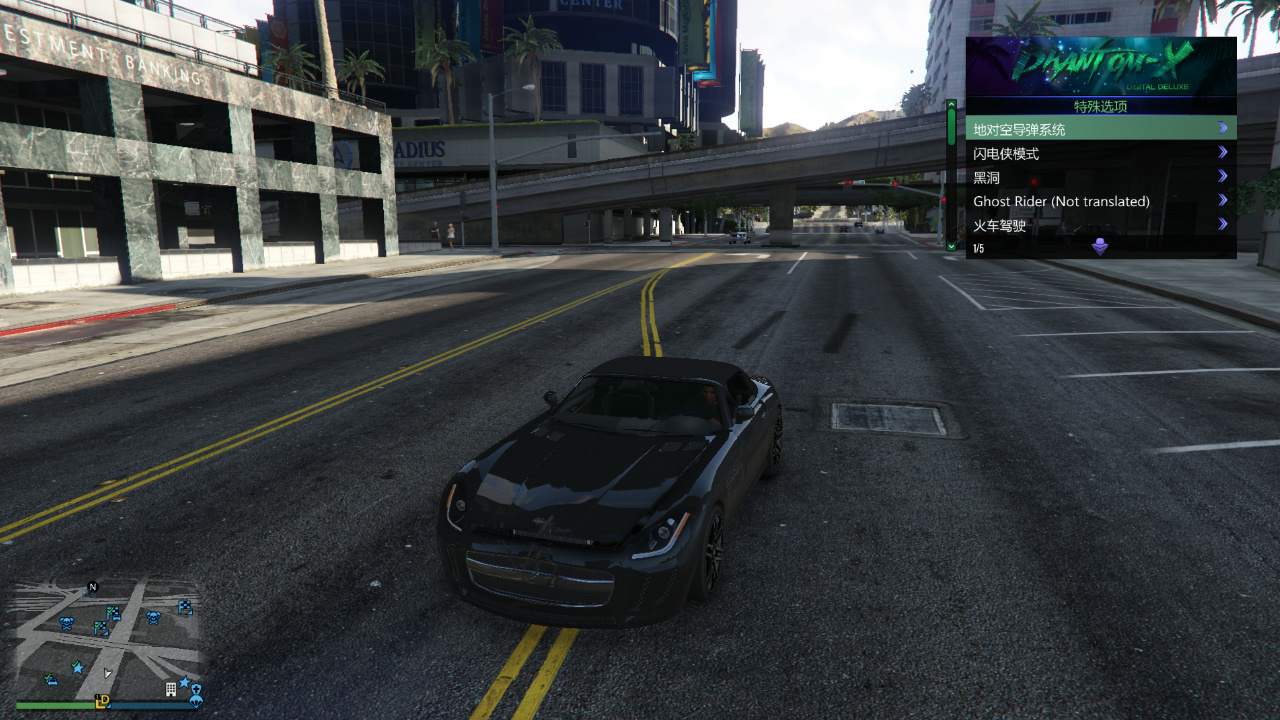Screen dimensions: 1280x720
Task: Click the 1/5 page indicator in the menu
Action: pos(978,248)
